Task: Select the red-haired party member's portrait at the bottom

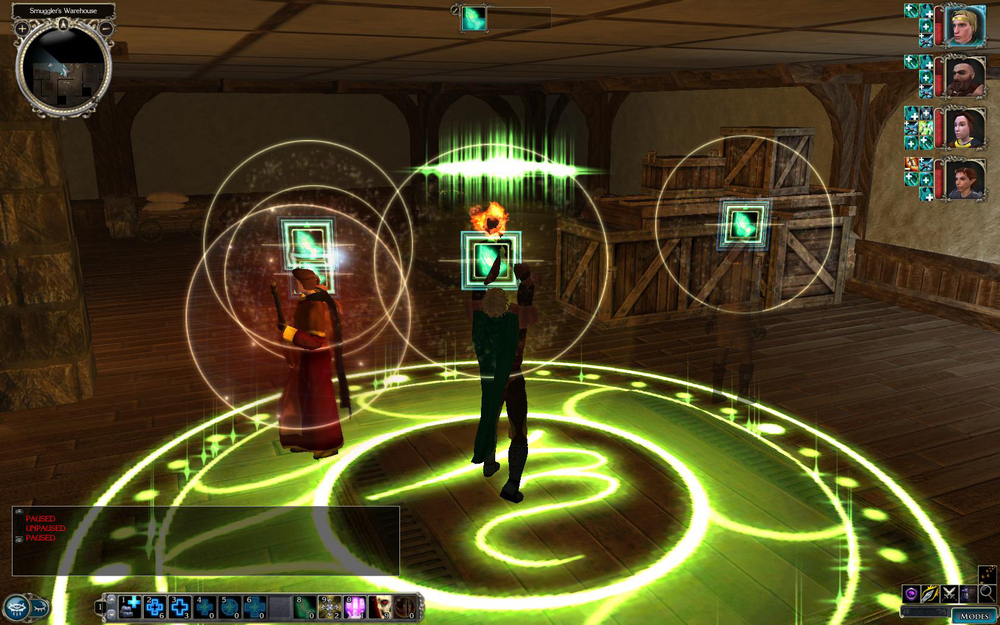Action: pos(965,178)
